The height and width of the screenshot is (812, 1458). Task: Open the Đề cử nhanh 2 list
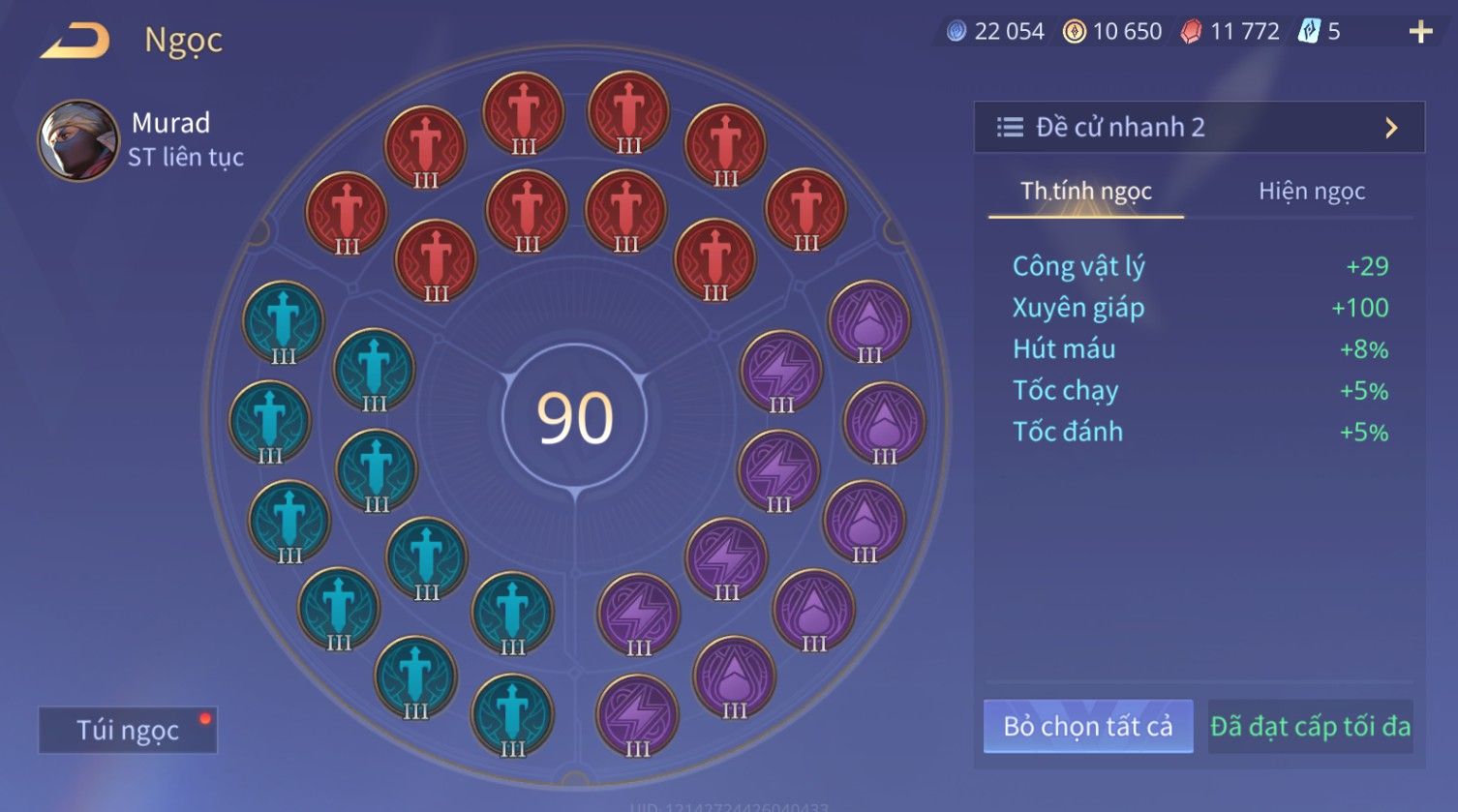(1199, 127)
